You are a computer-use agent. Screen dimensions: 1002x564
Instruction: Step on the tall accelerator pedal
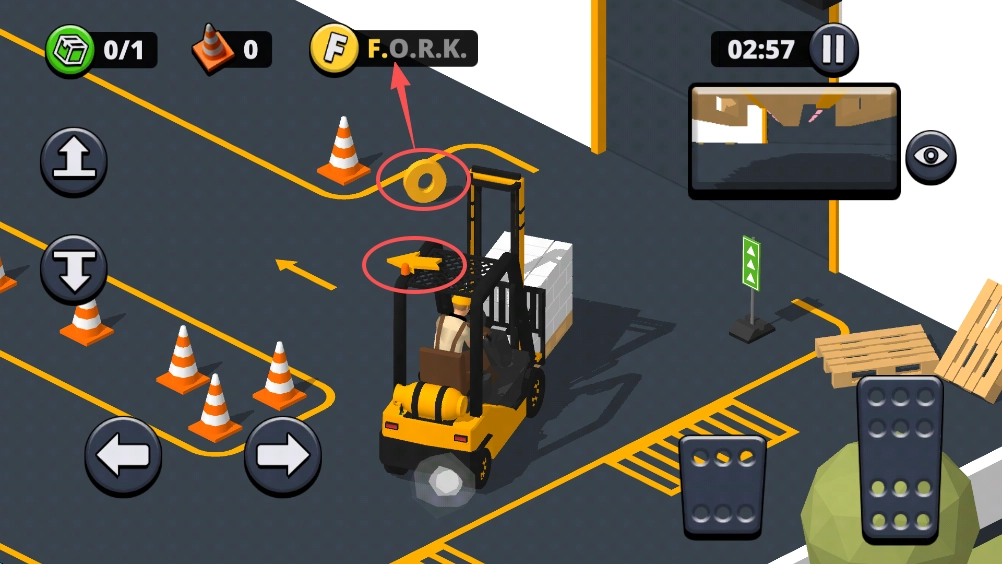coord(900,459)
